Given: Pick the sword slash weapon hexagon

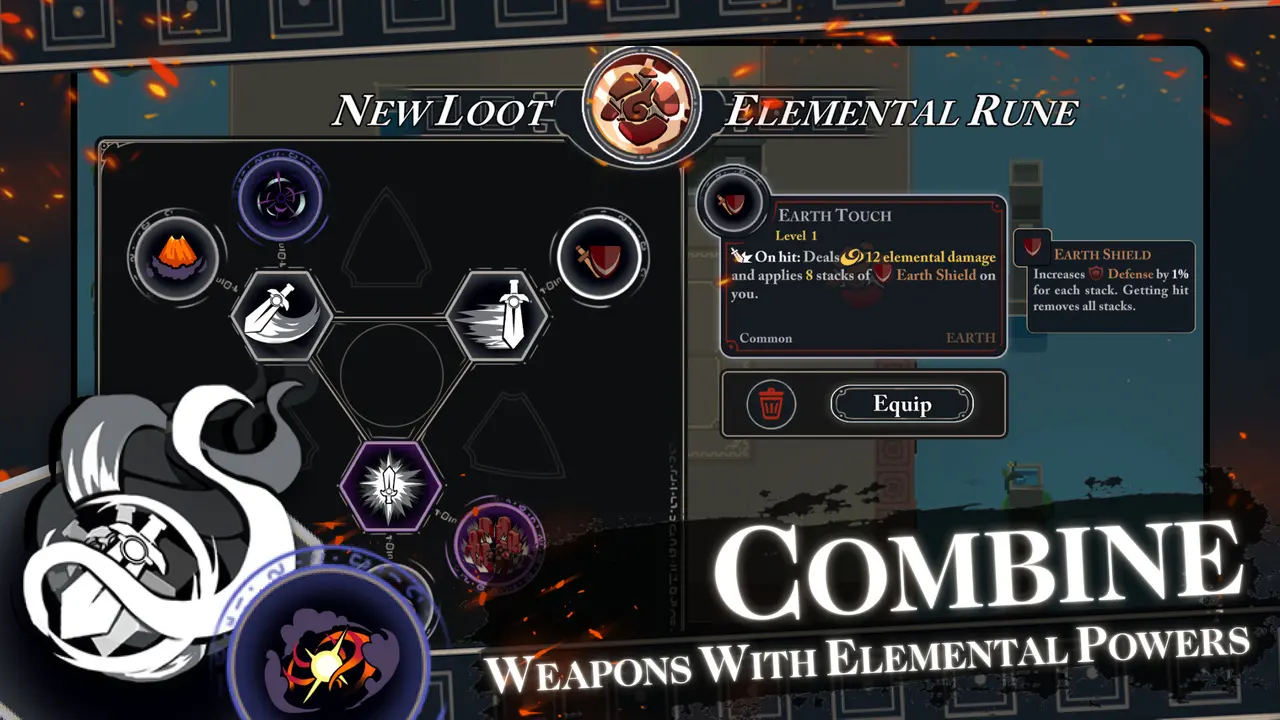Looking at the screenshot, I should (x=283, y=316).
